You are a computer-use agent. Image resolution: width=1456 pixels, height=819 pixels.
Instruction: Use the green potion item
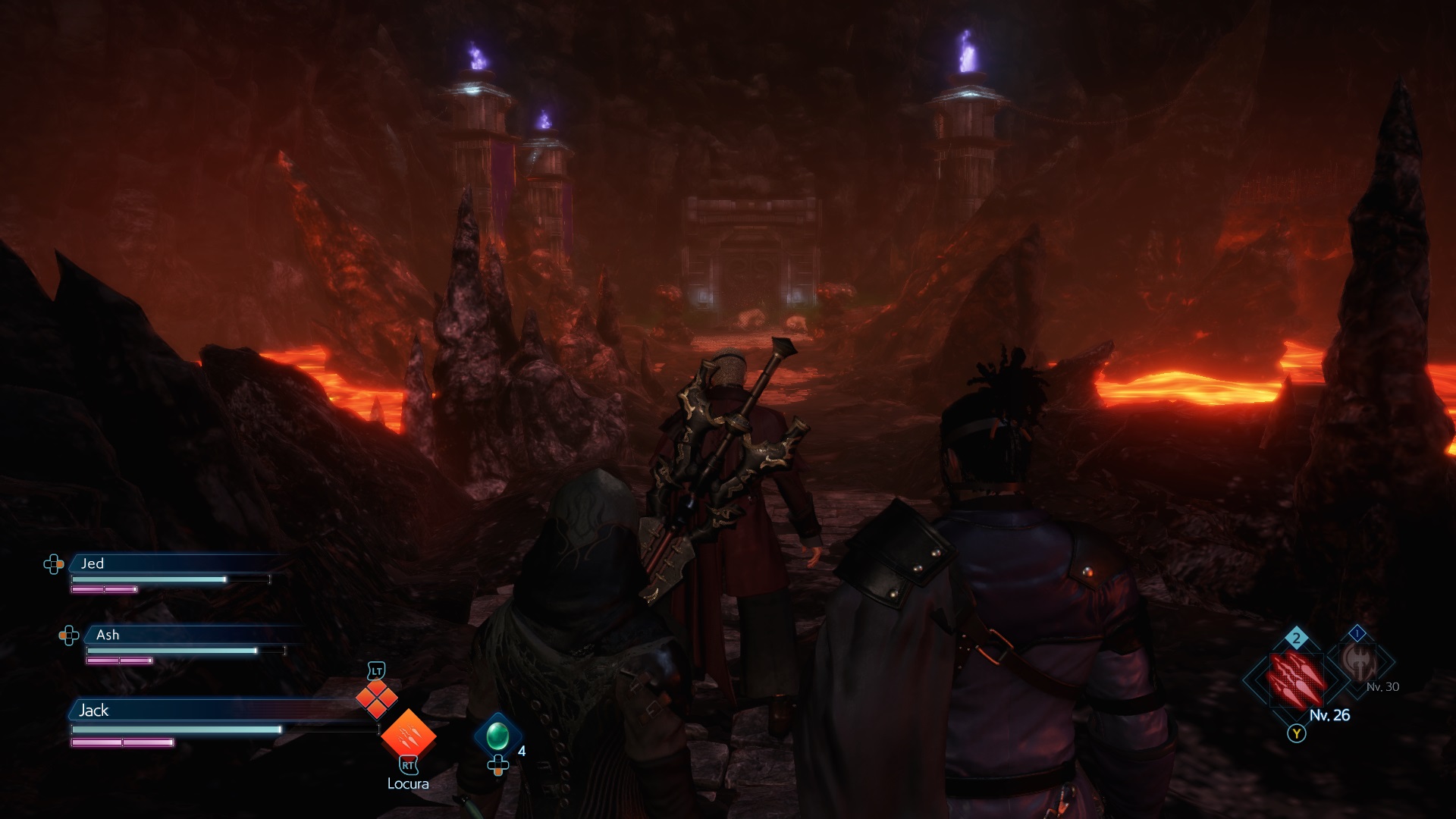point(497,735)
